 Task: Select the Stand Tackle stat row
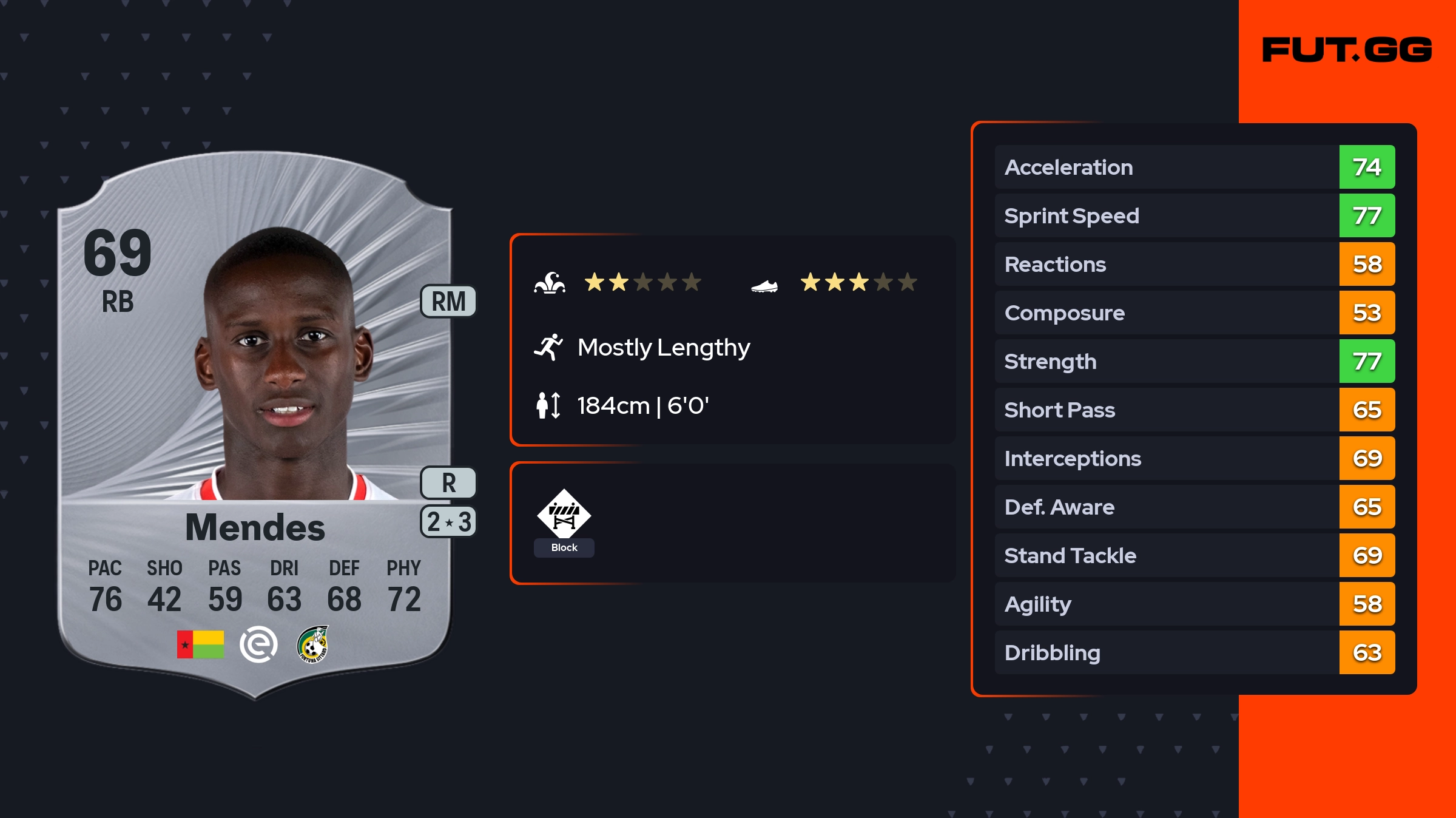coord(1194,556)
